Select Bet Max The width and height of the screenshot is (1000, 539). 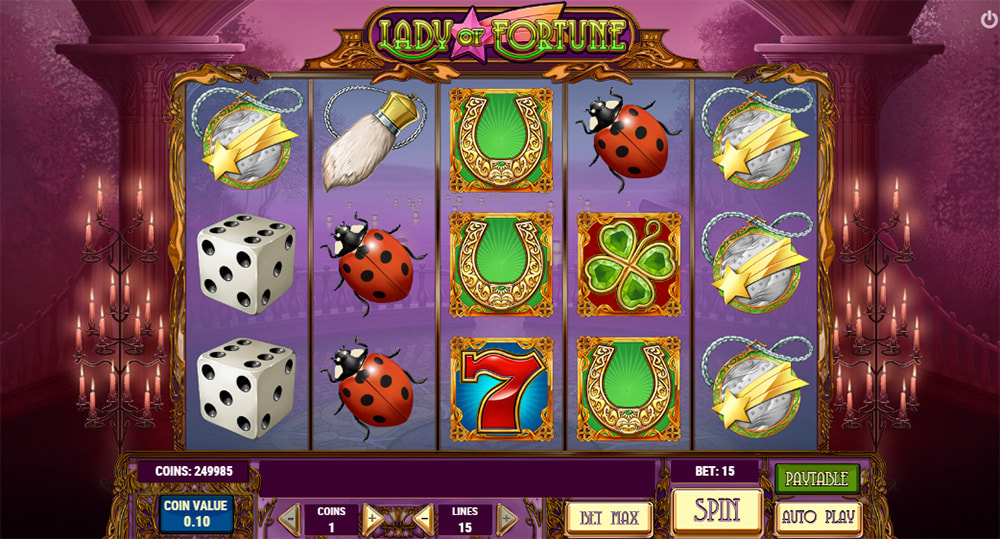pos(609,518)
